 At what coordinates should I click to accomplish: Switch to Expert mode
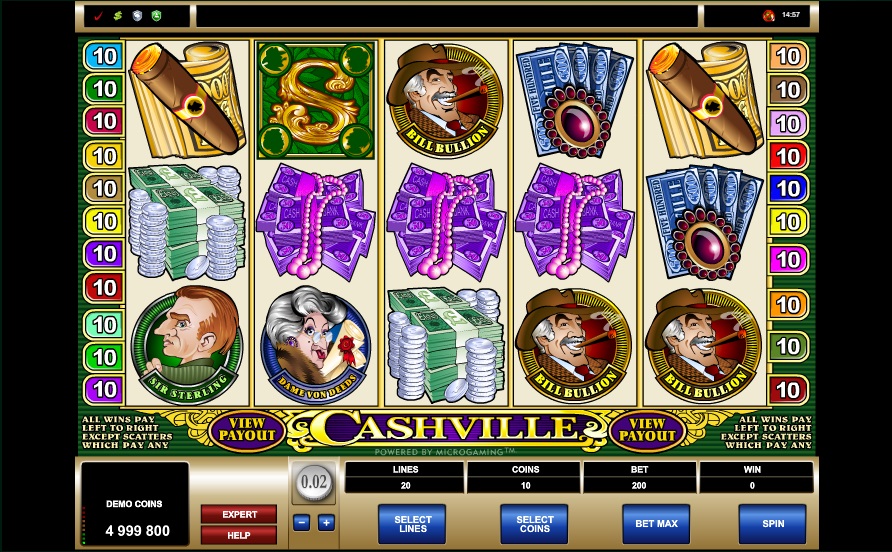tap(239, 514)
